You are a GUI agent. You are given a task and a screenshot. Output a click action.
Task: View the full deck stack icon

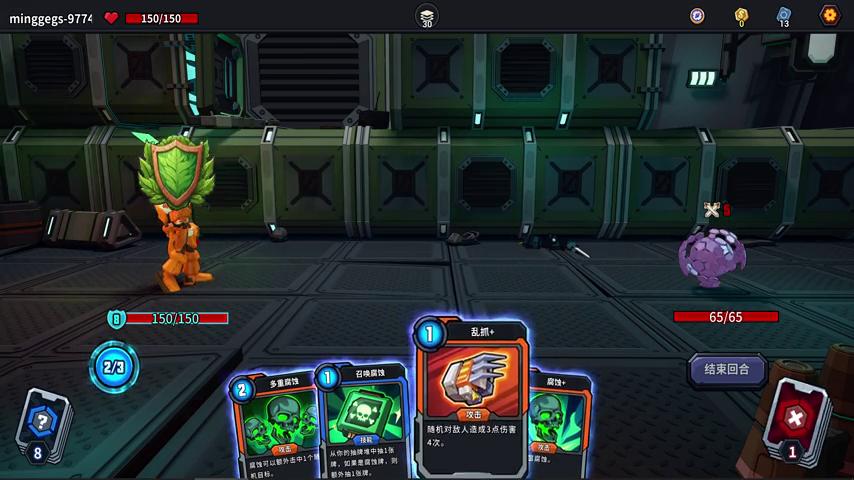tap(427, 15)
